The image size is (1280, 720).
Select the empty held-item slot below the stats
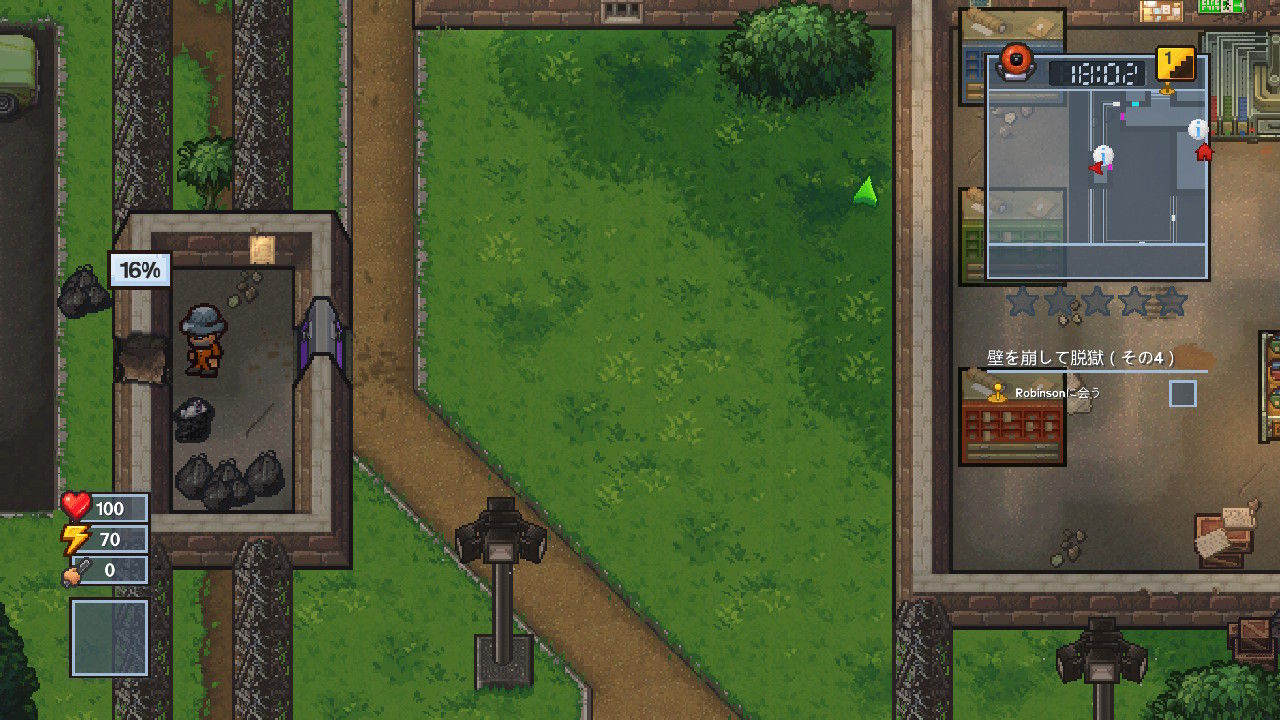[109, 637]
